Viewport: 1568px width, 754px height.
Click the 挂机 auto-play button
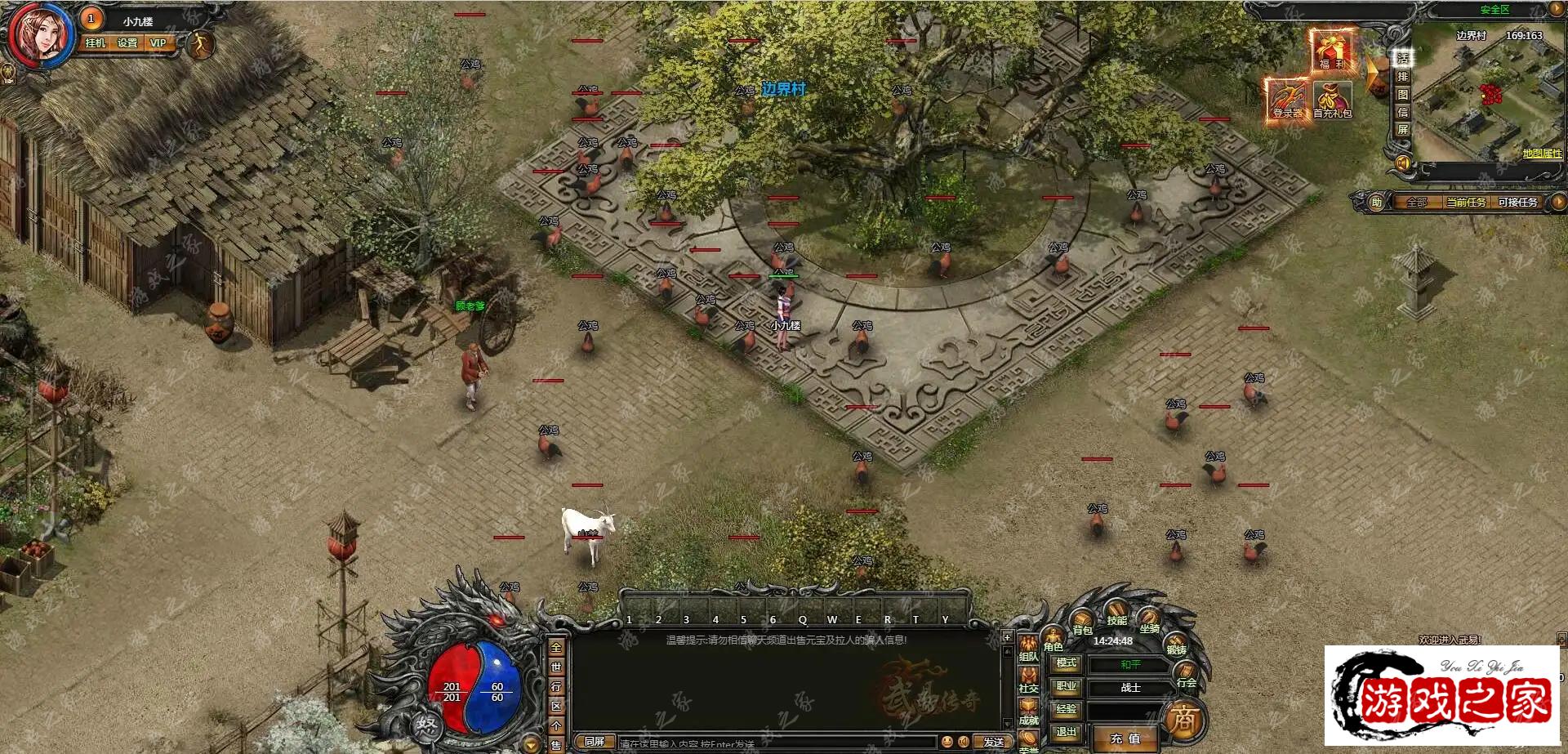pyautogui.click(x=96, y=43)
